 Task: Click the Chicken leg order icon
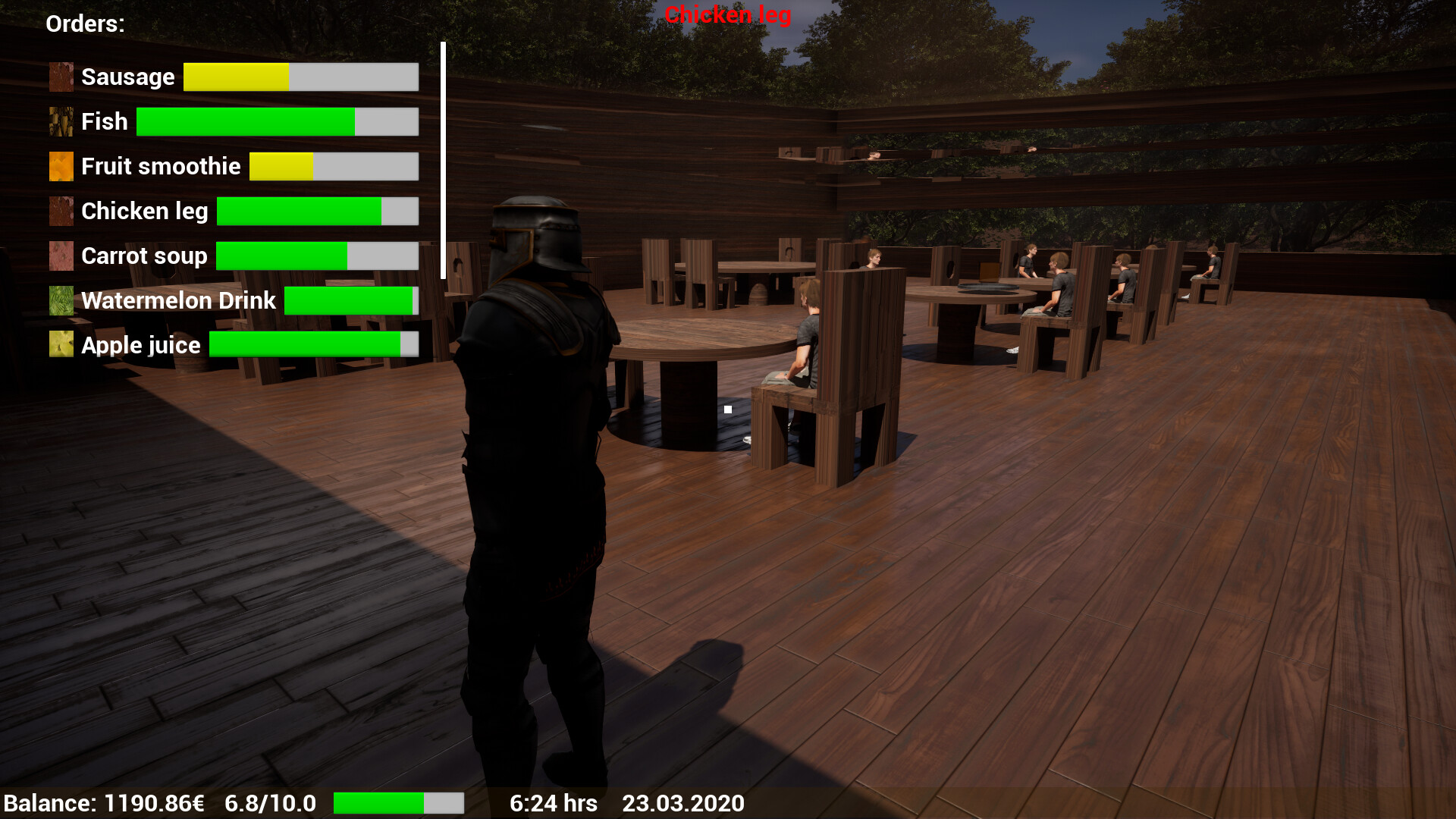tap(61, 211)
